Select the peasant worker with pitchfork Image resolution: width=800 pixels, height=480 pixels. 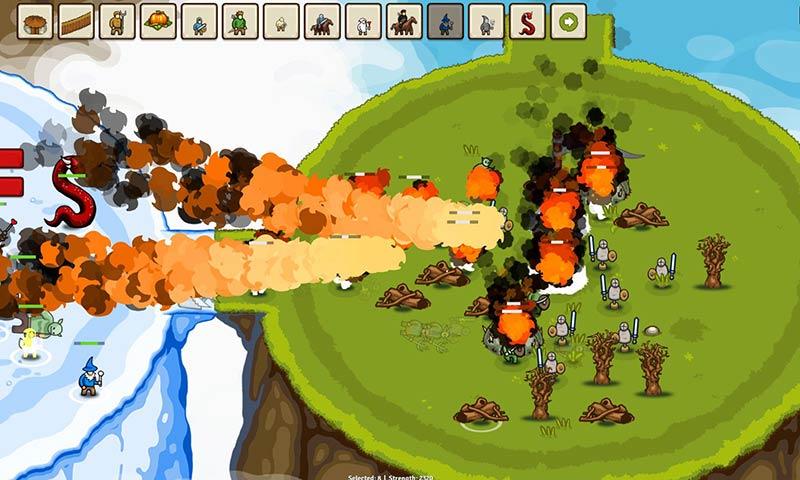pyautogui.click(x=117, y=21)
